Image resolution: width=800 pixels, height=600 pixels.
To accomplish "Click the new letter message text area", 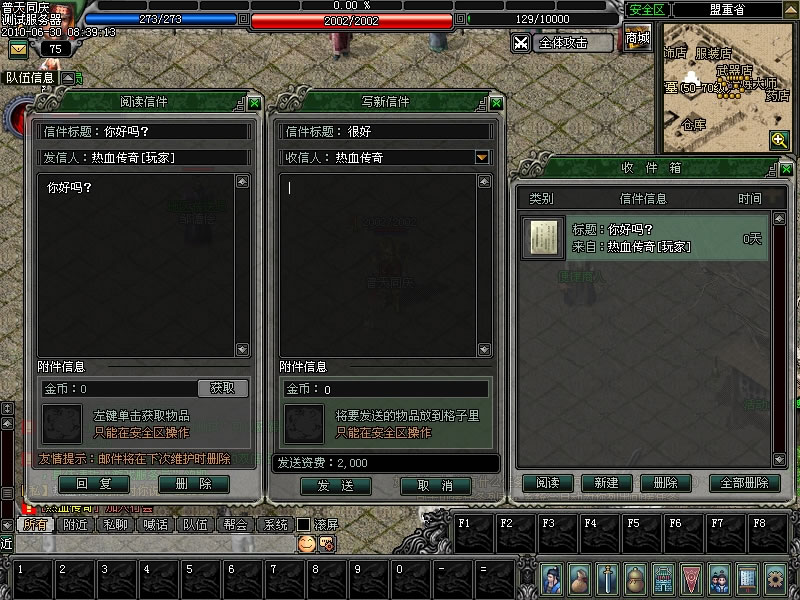I will 385,260.
